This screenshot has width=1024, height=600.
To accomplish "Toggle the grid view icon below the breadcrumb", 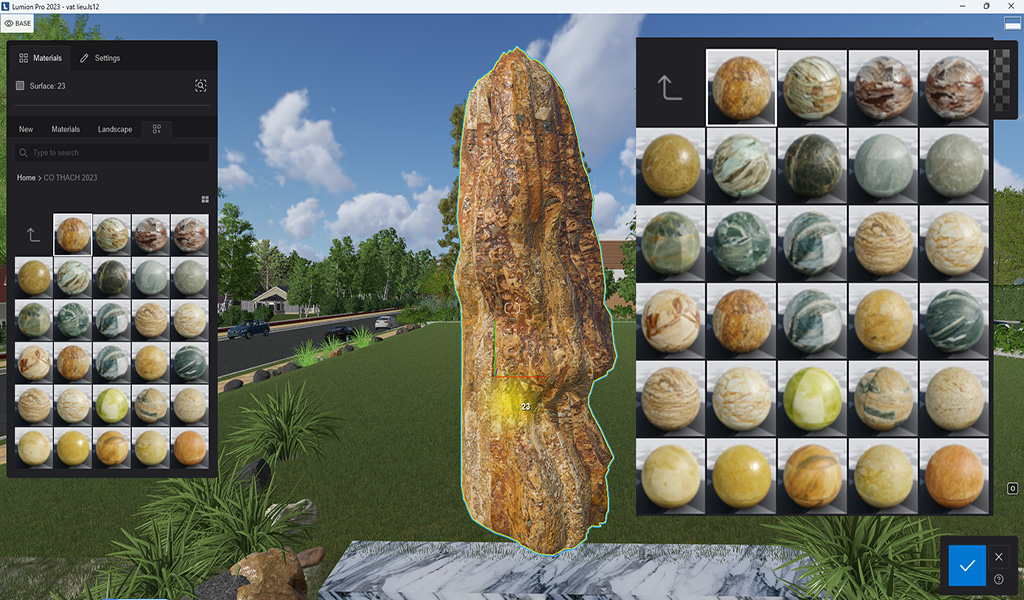I will click(204, 199).
